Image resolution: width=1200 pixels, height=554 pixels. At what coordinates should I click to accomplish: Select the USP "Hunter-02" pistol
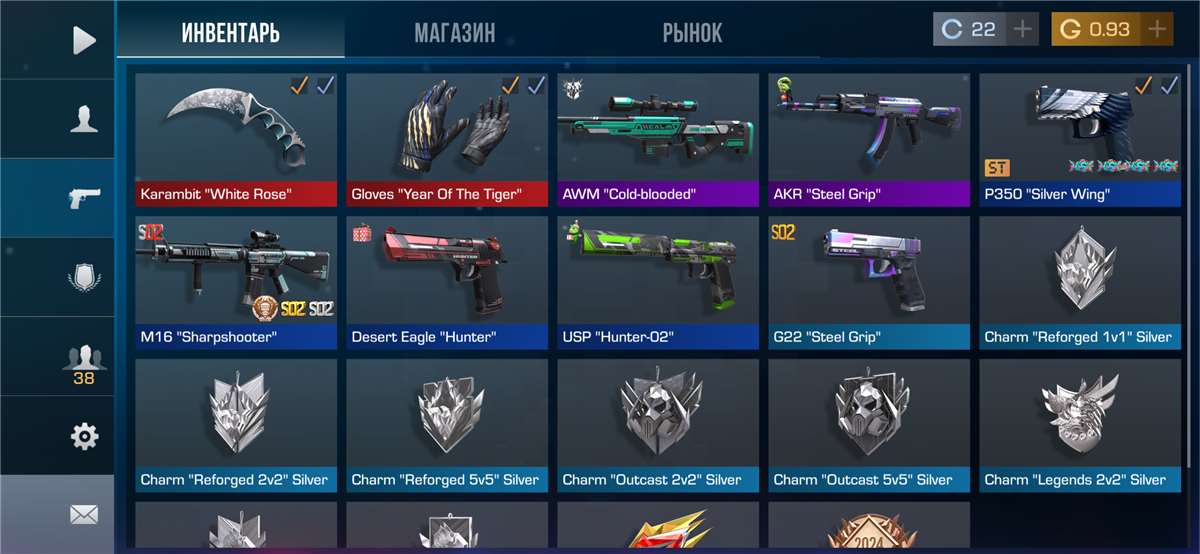click(x=658, y=282)
